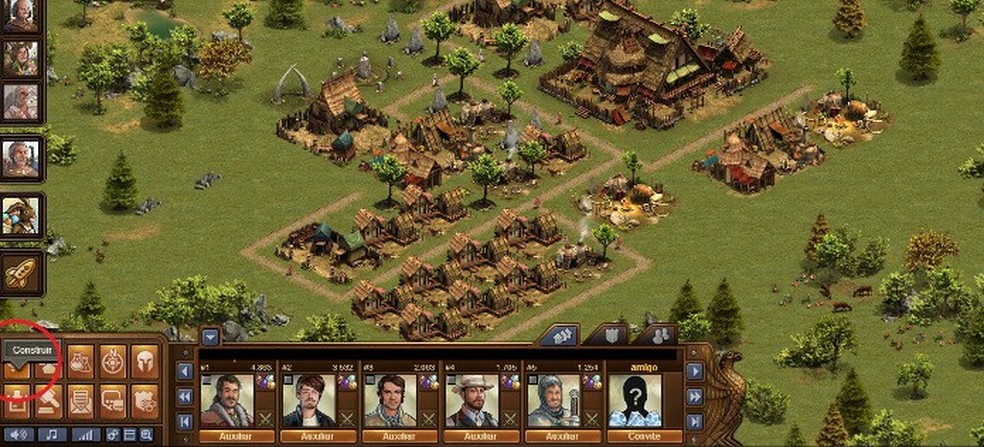Viewport: 984px width, 447px height.
Task: Open the auction gavel market button
Action: [49, 399]
